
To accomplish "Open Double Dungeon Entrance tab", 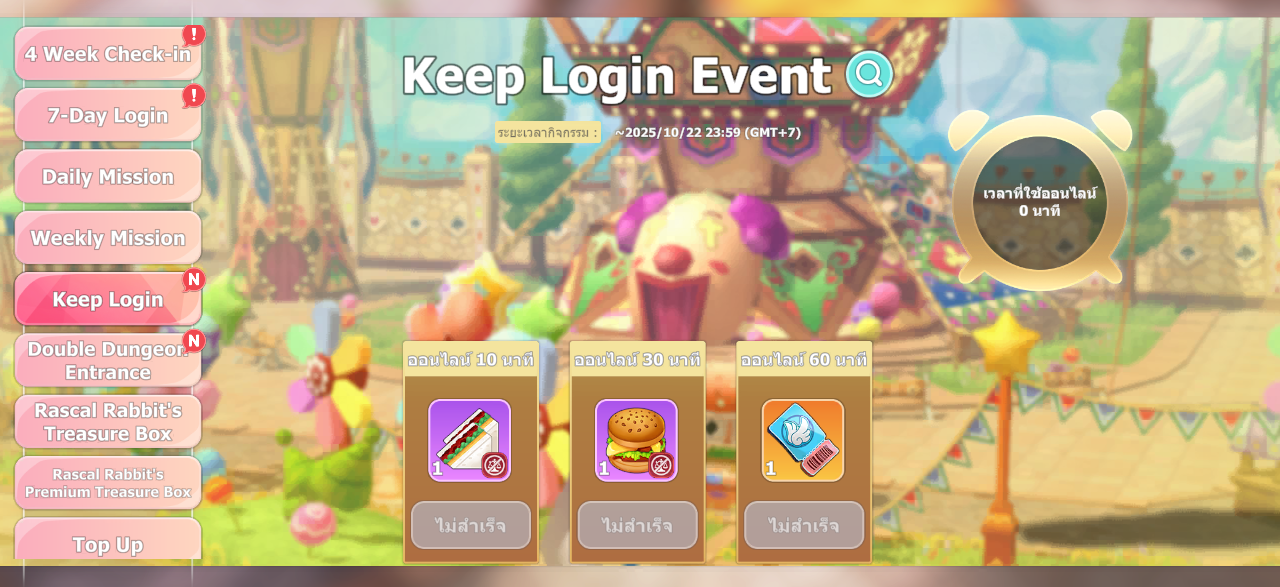I will tap(108, 361).
